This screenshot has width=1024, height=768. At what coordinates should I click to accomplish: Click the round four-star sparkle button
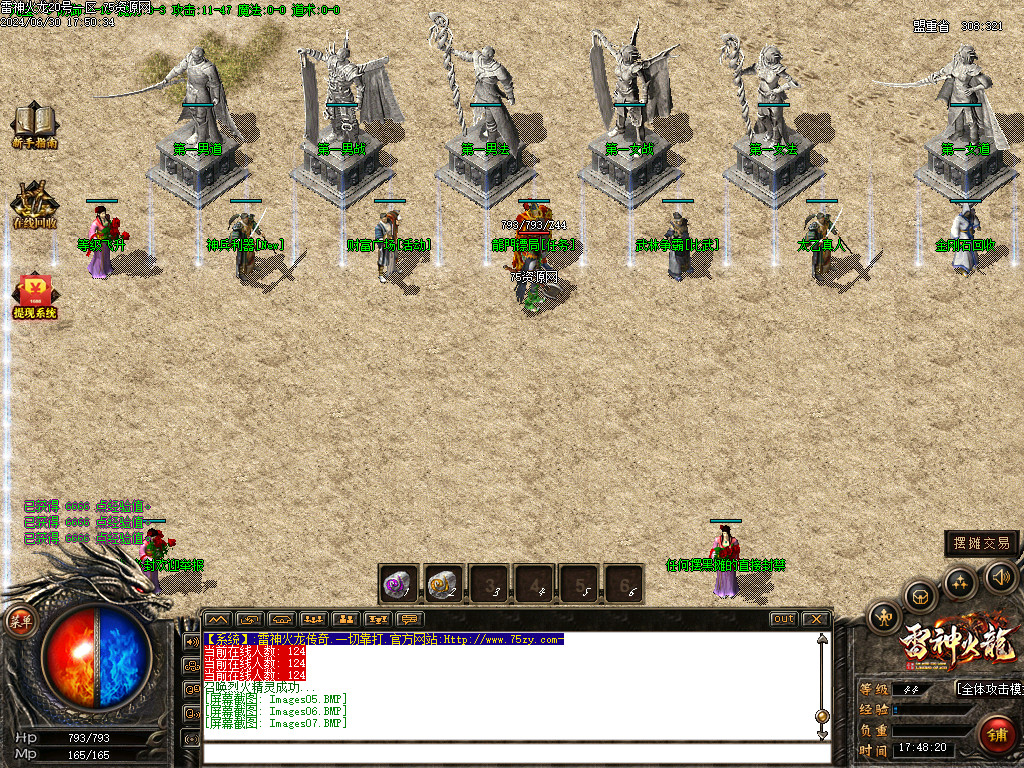960,582
